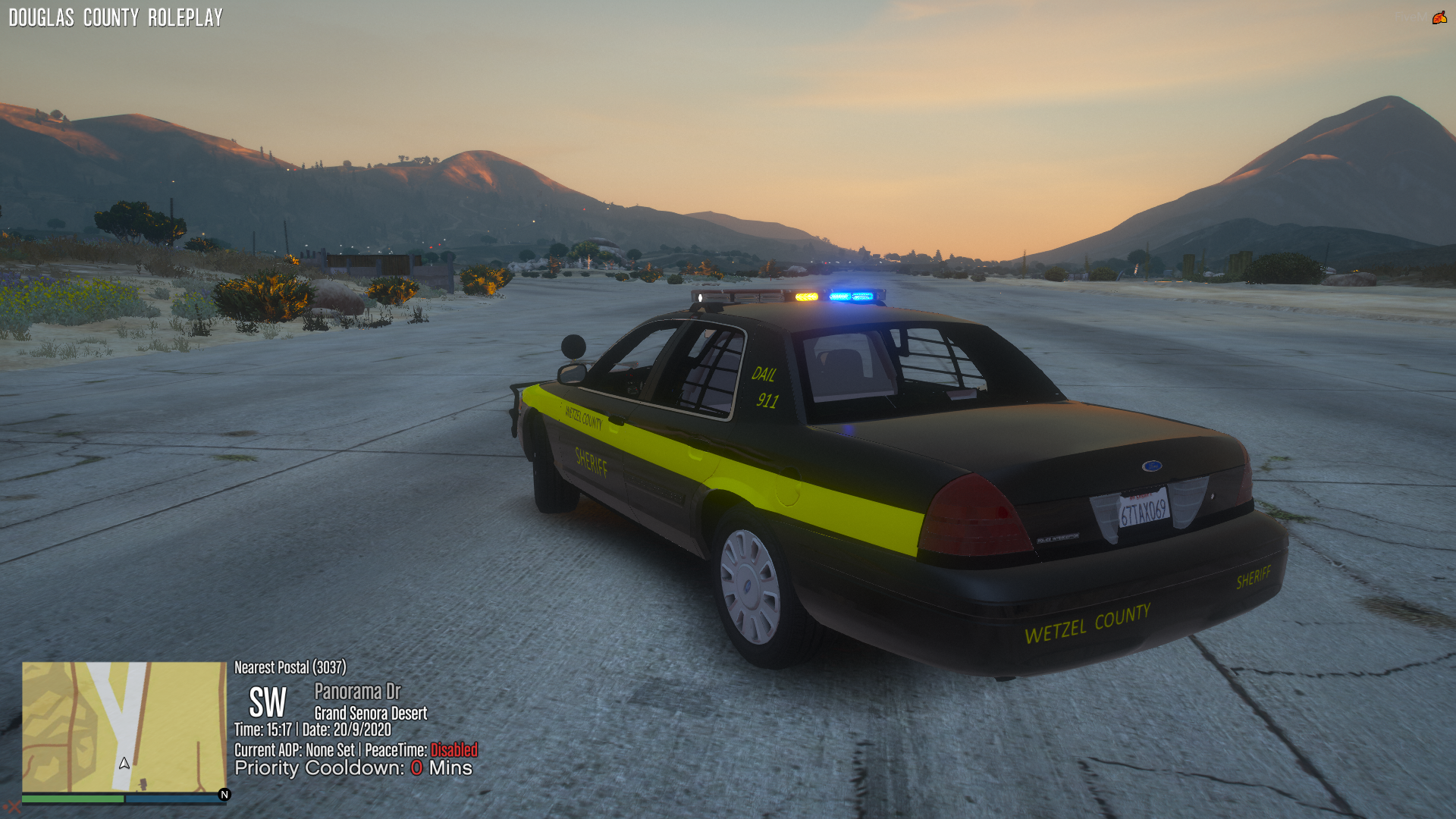Click the minimap in the corner
Image resolution: width=1456 pixels, height=819 pixels.
pyautogui.click(x=124, y=726)
